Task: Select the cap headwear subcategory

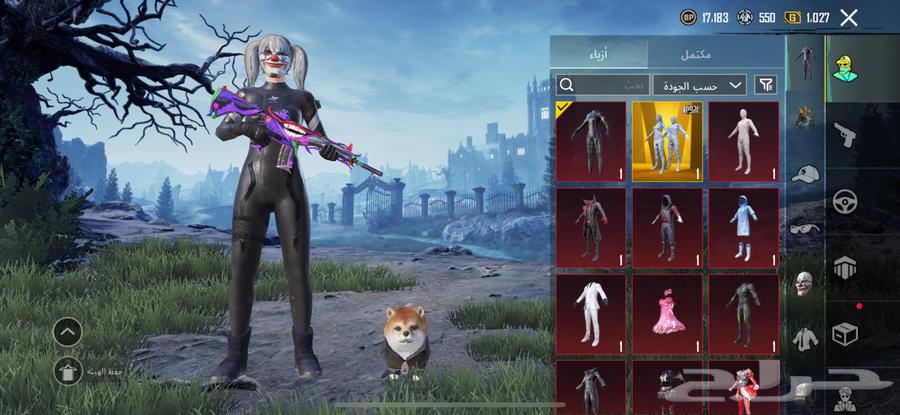Action: pyautogui.click(x=805, y=173)
